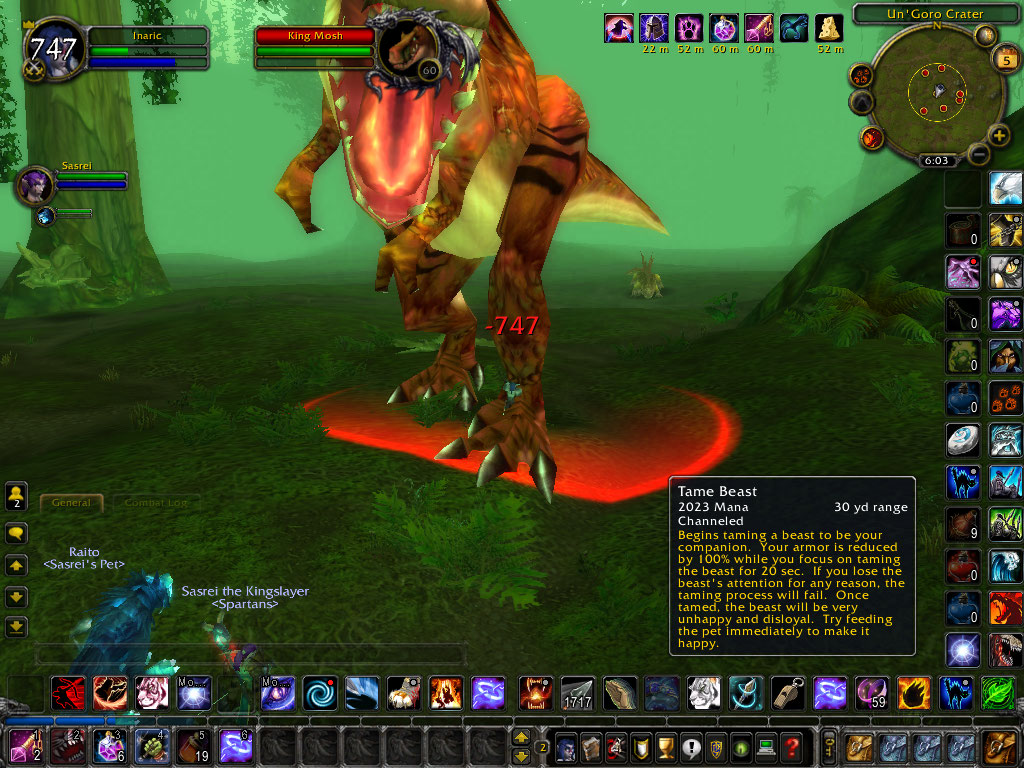Screen dimensions: 1024x768
Task: Click the minimap zoom-in plus button
Action: coord(998,136)
